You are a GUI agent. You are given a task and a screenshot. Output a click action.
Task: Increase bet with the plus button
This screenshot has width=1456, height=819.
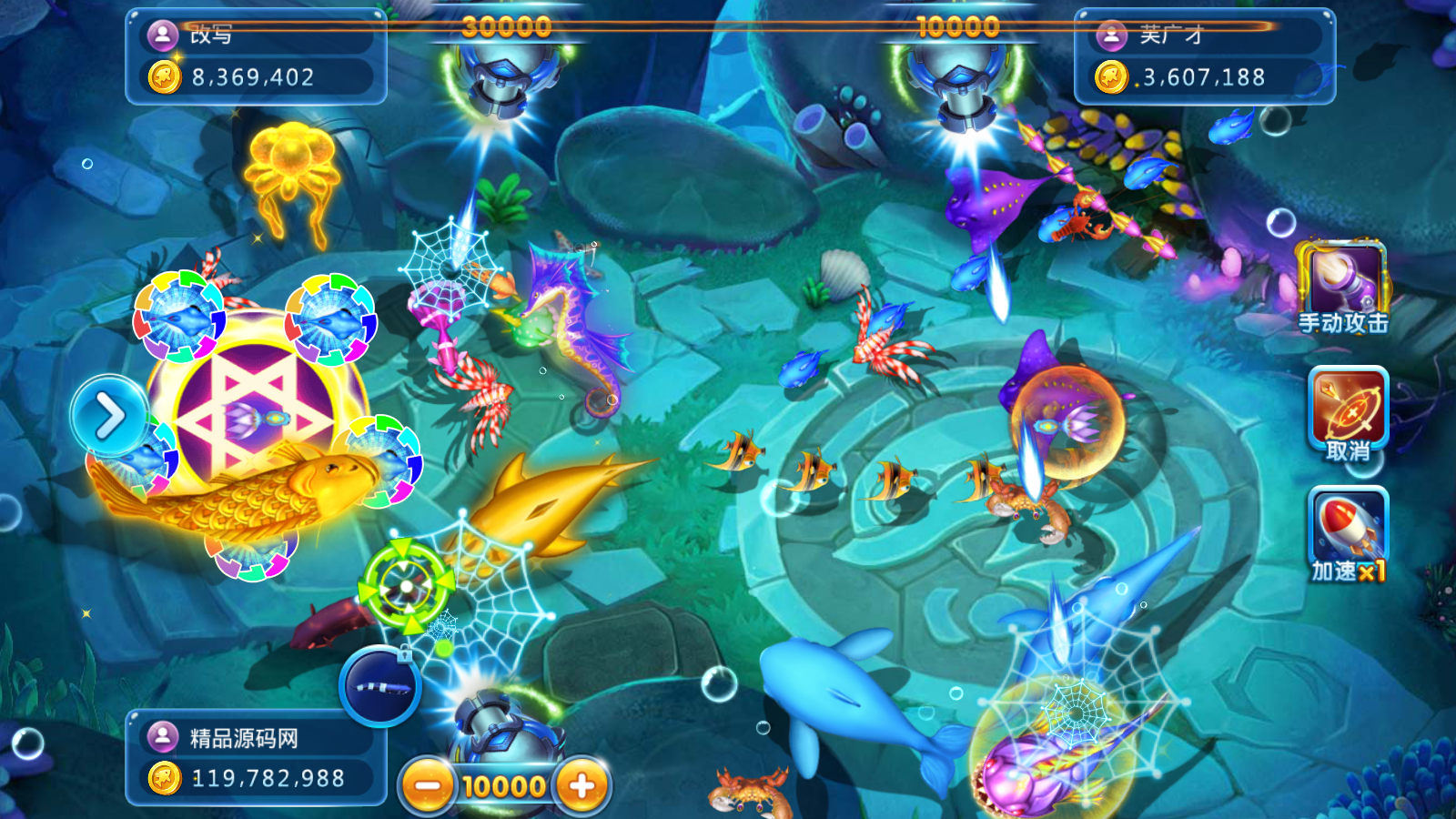coord(582,785)
